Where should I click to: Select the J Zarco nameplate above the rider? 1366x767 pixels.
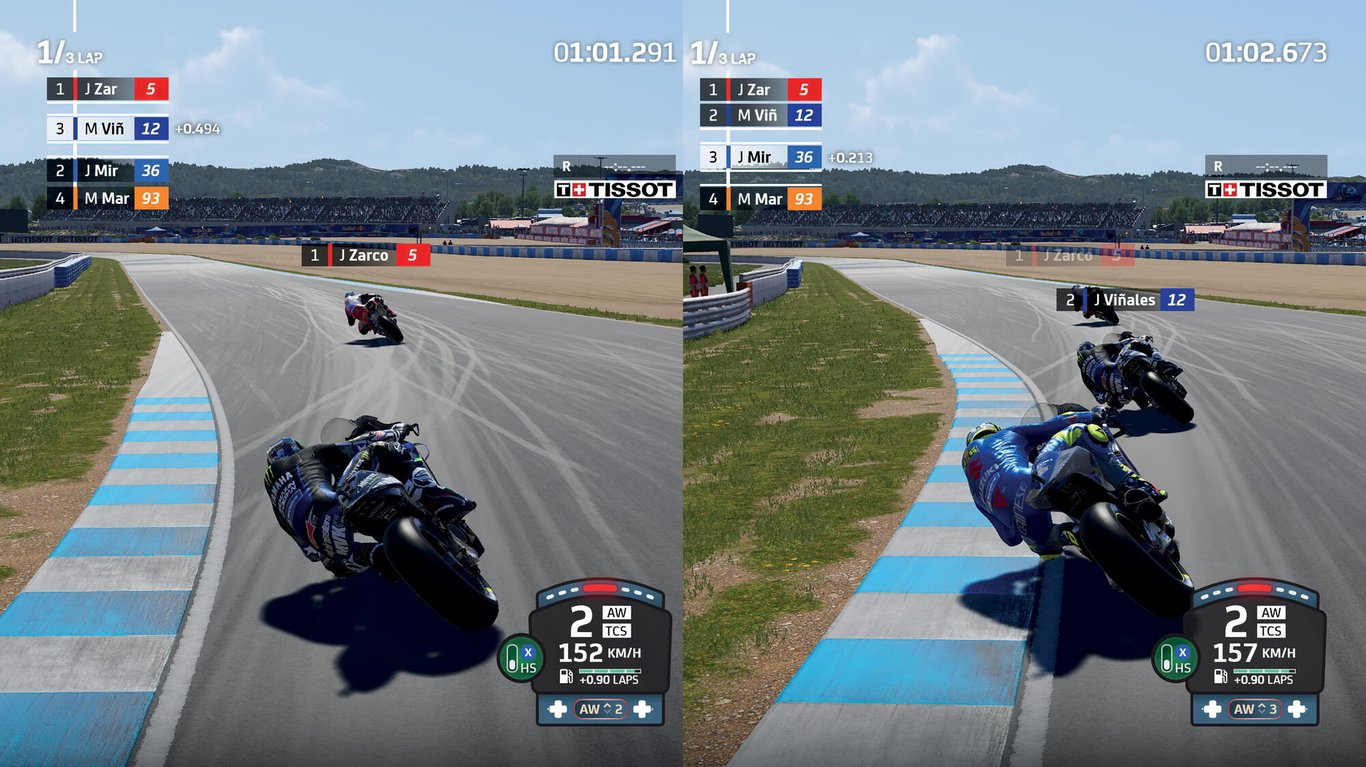(367, 255)
